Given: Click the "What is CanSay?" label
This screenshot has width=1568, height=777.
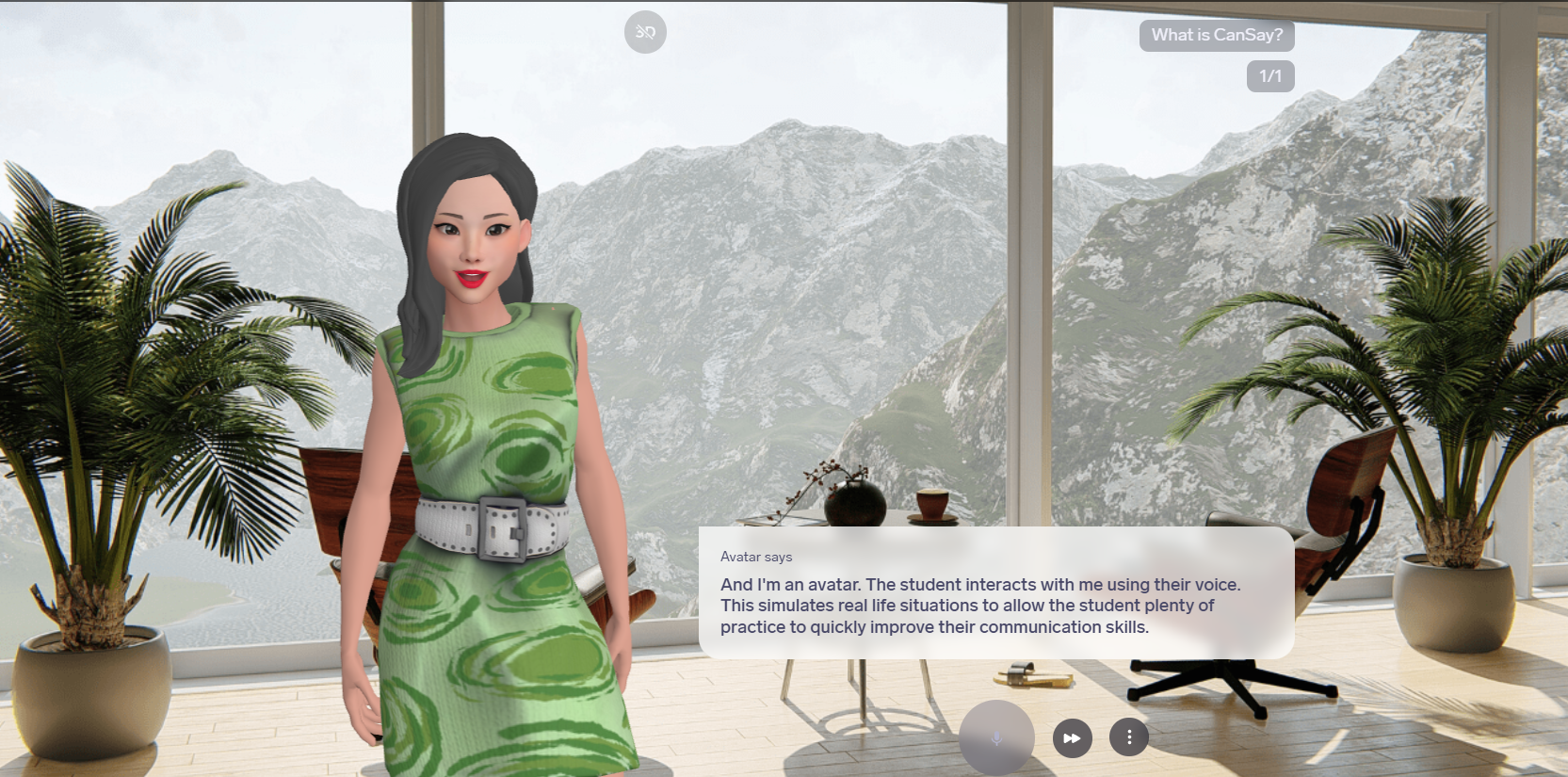Looking at the screenshot, I should click(x=1217, y=35).
